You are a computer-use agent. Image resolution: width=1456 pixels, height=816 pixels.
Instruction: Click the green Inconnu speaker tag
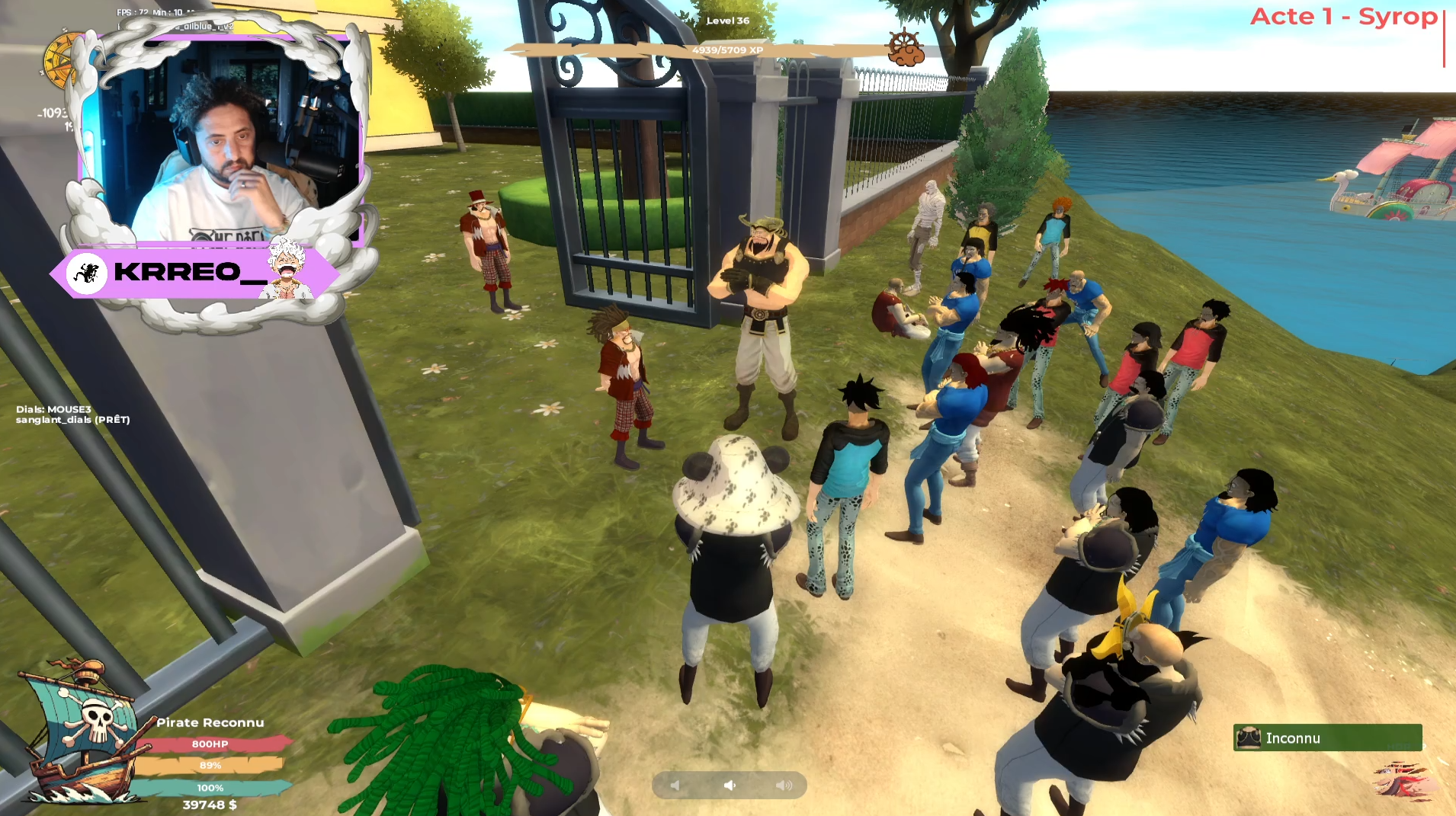point(1327,738)
